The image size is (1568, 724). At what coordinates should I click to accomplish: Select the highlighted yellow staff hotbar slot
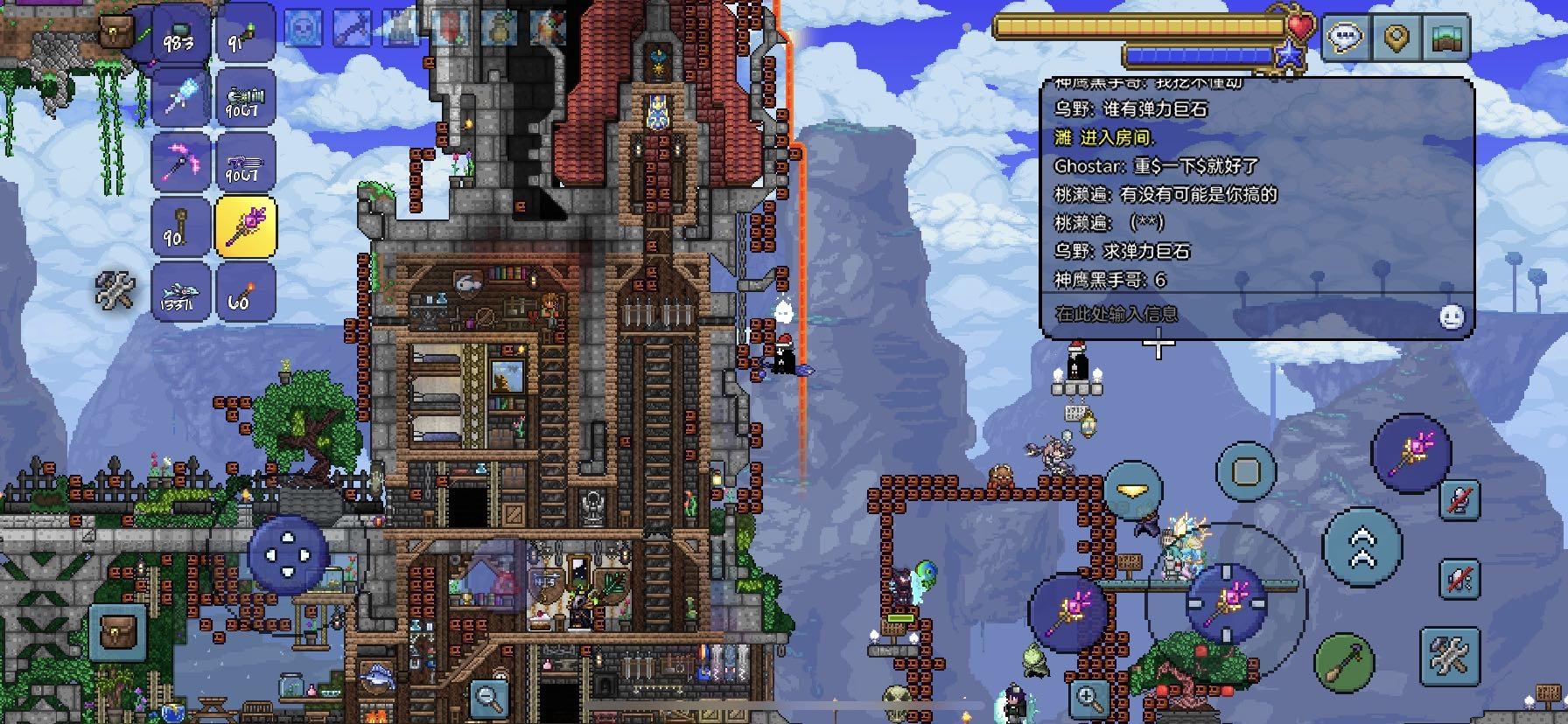tap(245, 226)
